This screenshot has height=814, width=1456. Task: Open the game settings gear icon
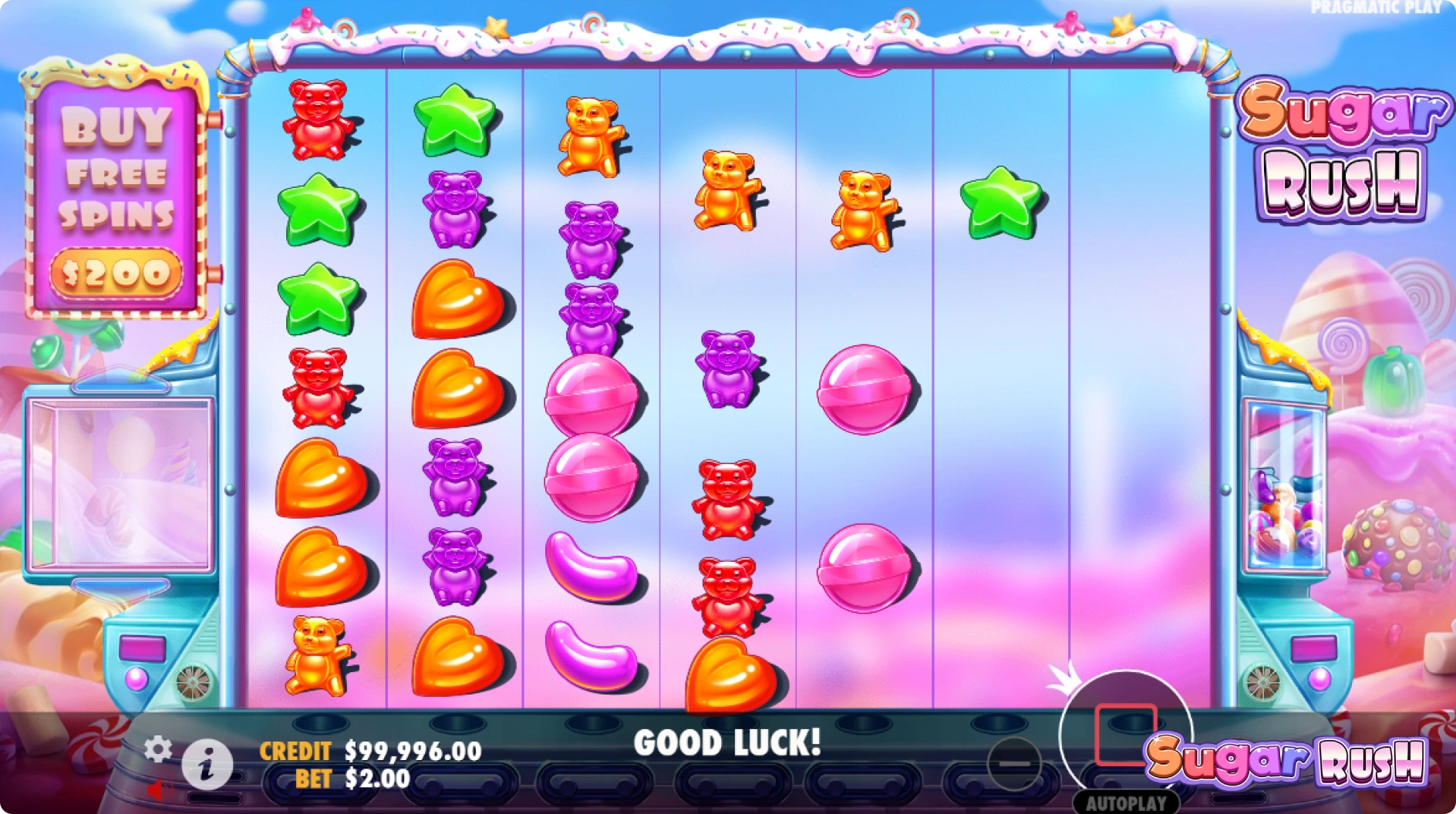click(160, 748)
